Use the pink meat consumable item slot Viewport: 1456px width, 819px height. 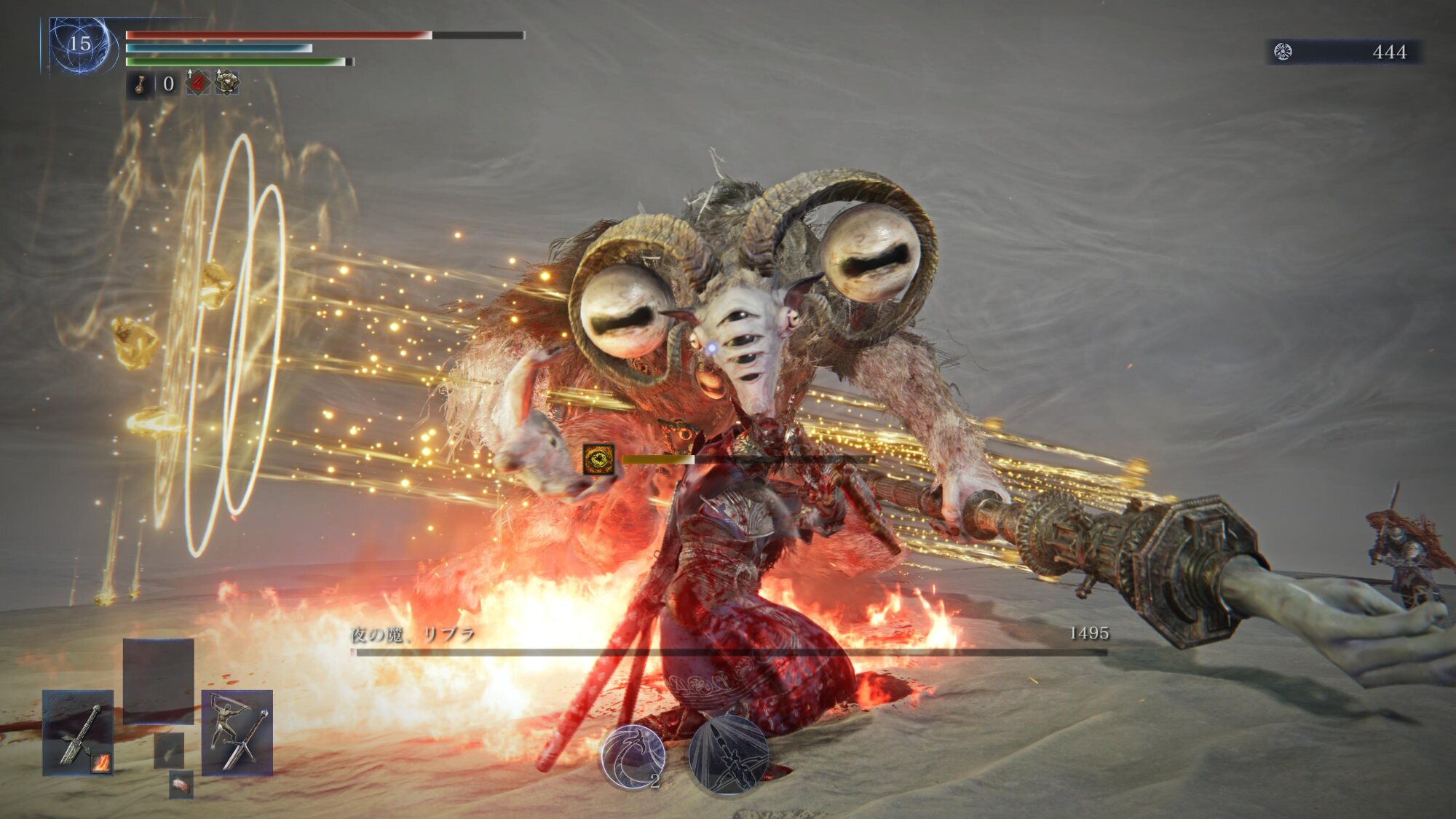pos(181,785)
